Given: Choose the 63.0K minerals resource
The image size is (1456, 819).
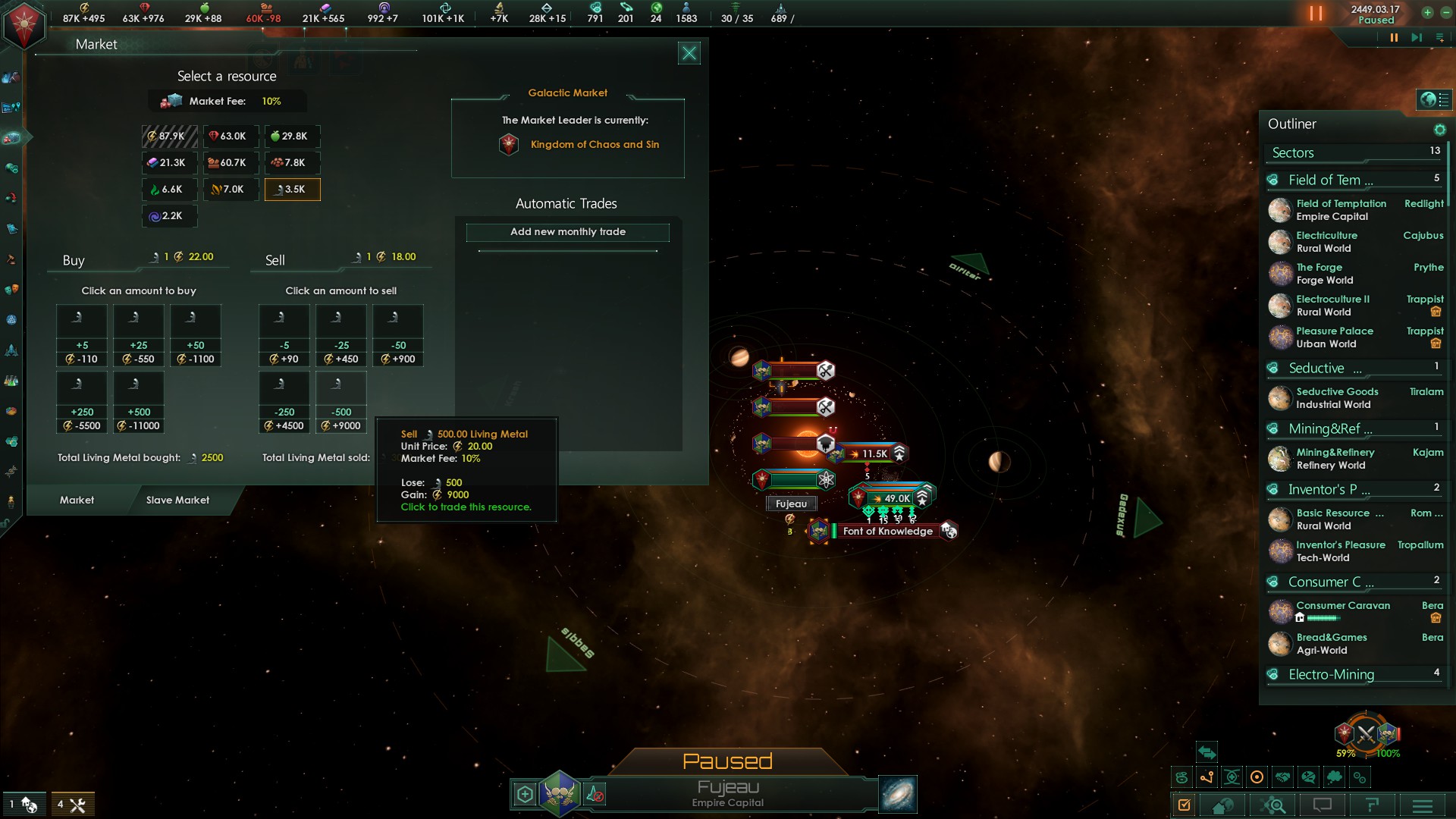Looking at the screenshot, I should [231, 136].
